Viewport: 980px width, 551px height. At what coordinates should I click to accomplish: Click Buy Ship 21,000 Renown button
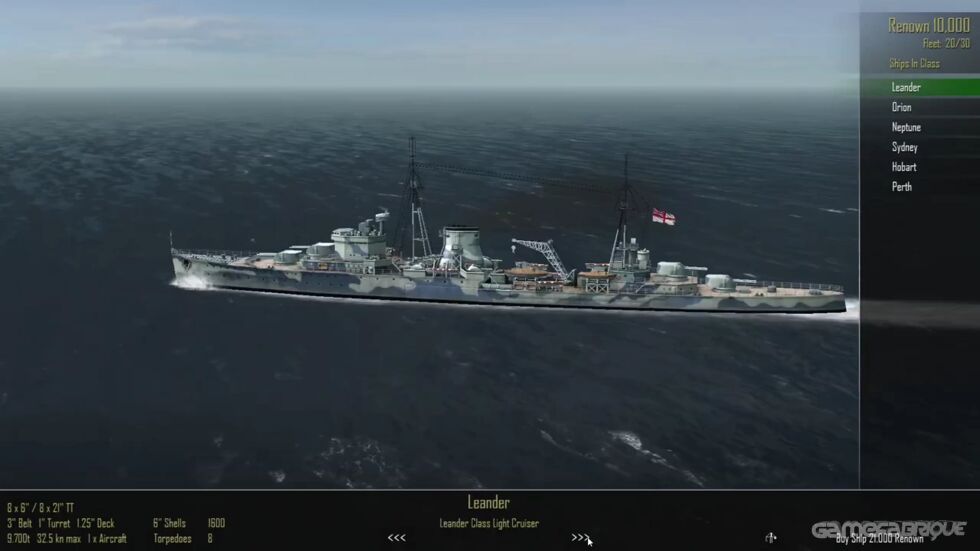tap(880, 538)
